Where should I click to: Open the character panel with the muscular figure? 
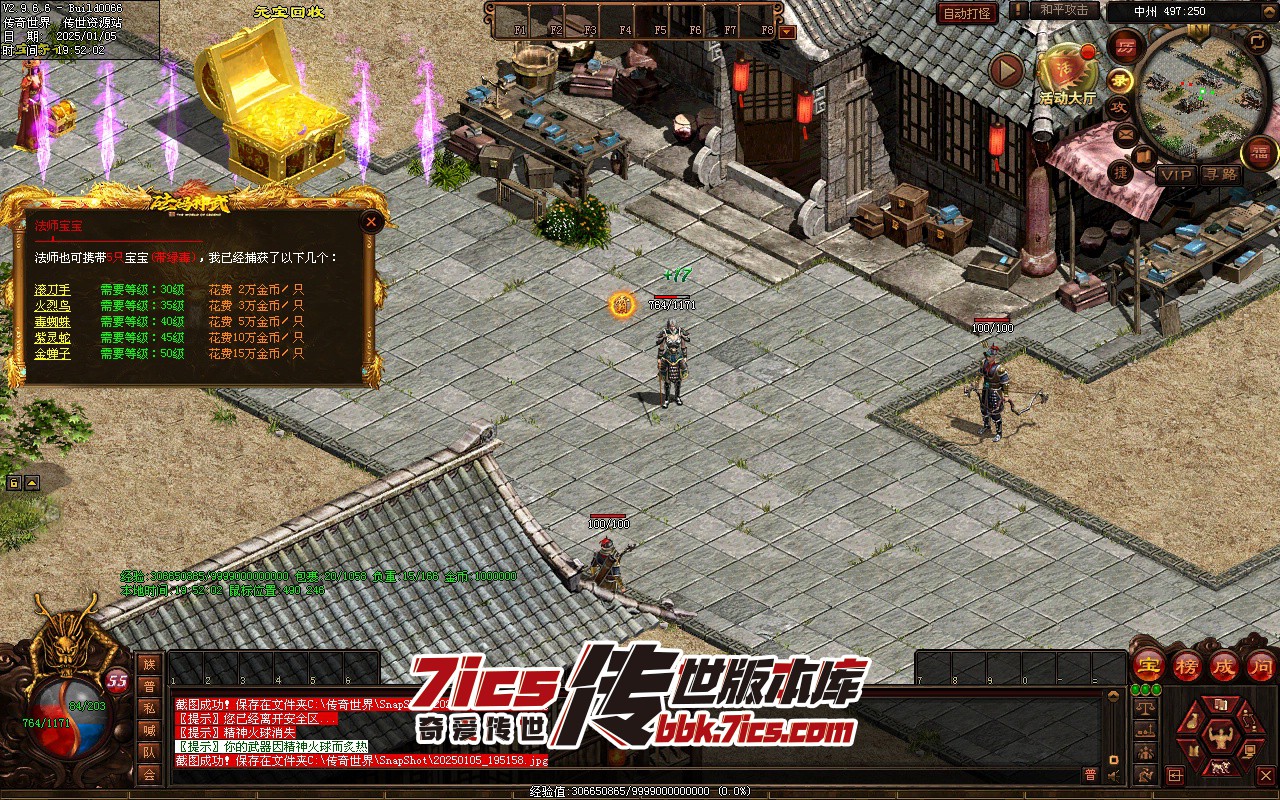[1220, 737]
